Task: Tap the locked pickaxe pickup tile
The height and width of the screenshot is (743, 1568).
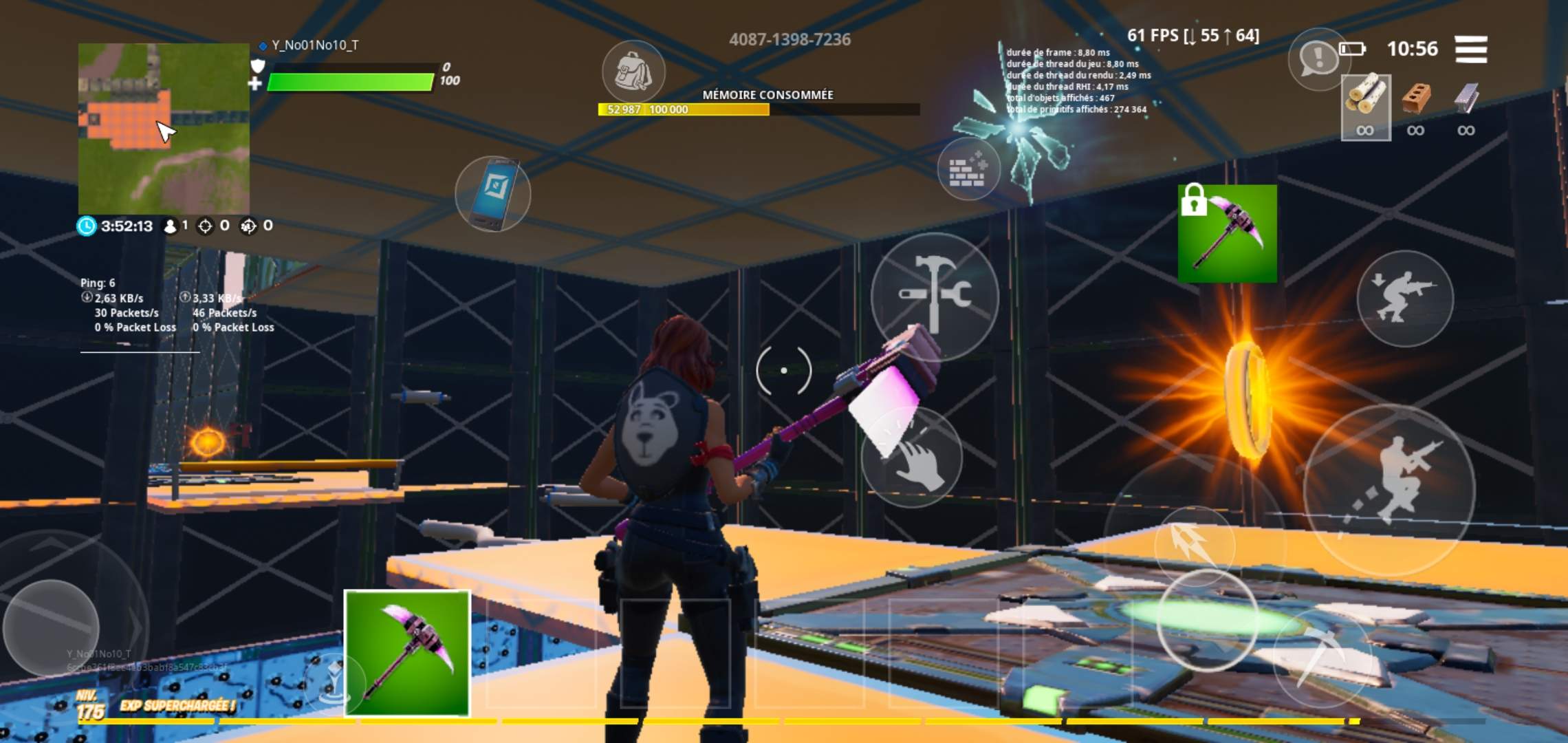Action: (1227, 234)
